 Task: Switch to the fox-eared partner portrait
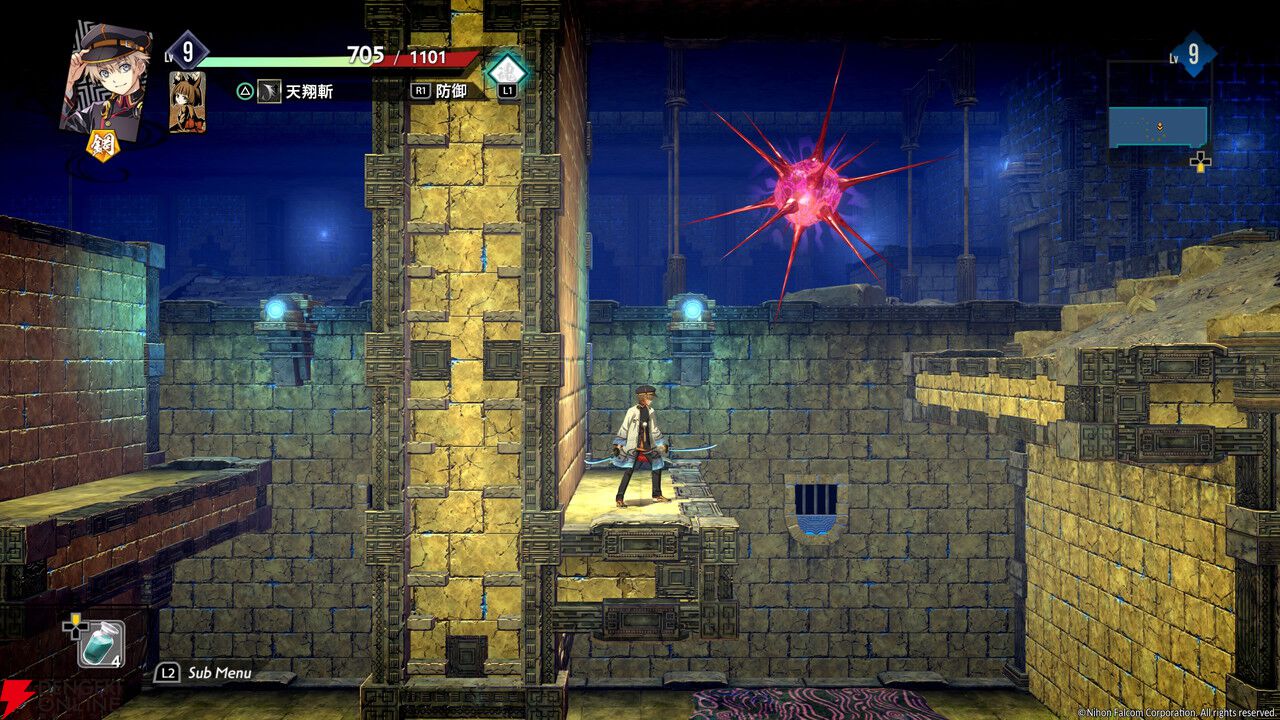pyautogui.click(x=187, y=102)
